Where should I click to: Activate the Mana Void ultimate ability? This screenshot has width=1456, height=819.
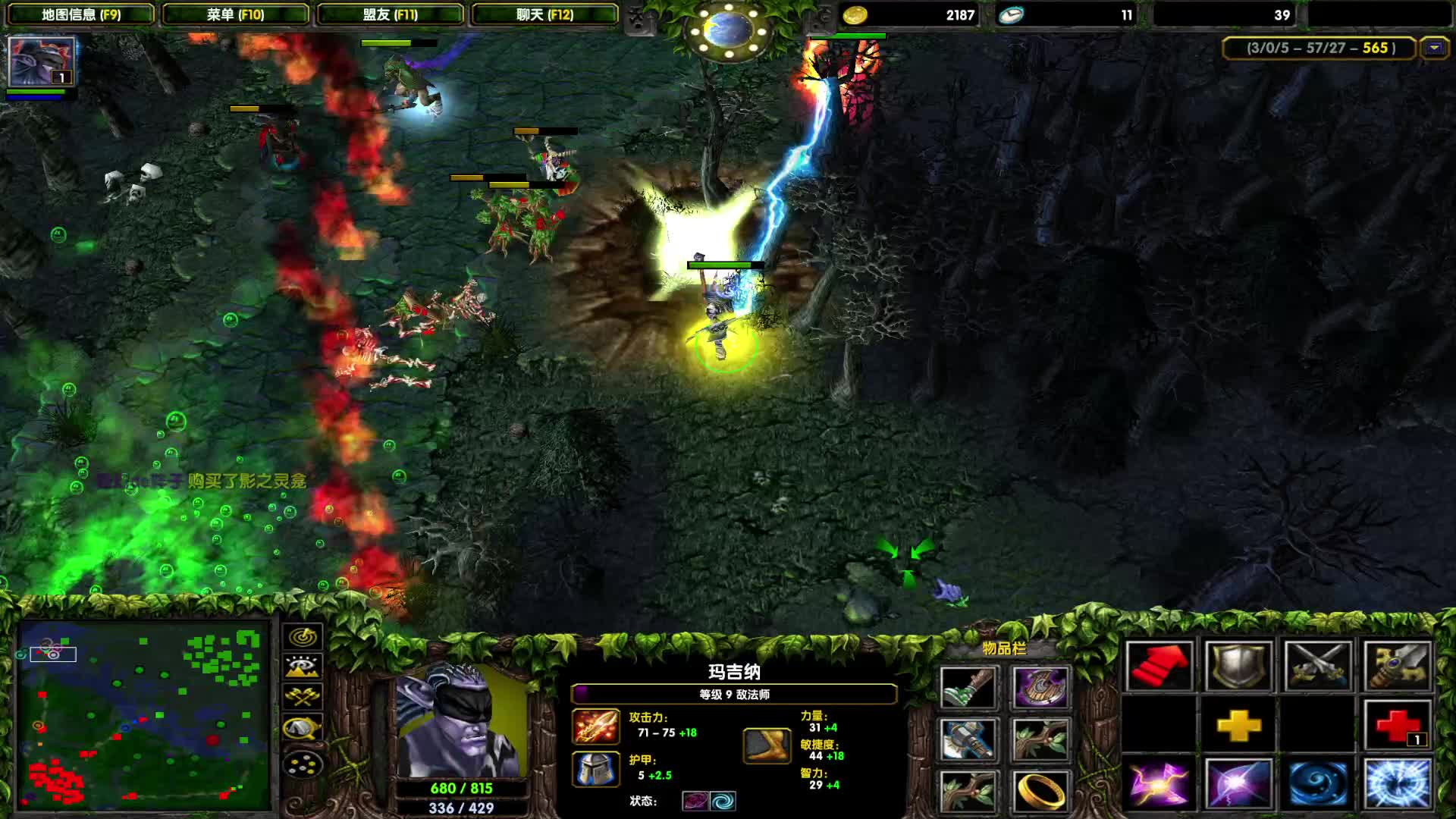point(1397,784)
